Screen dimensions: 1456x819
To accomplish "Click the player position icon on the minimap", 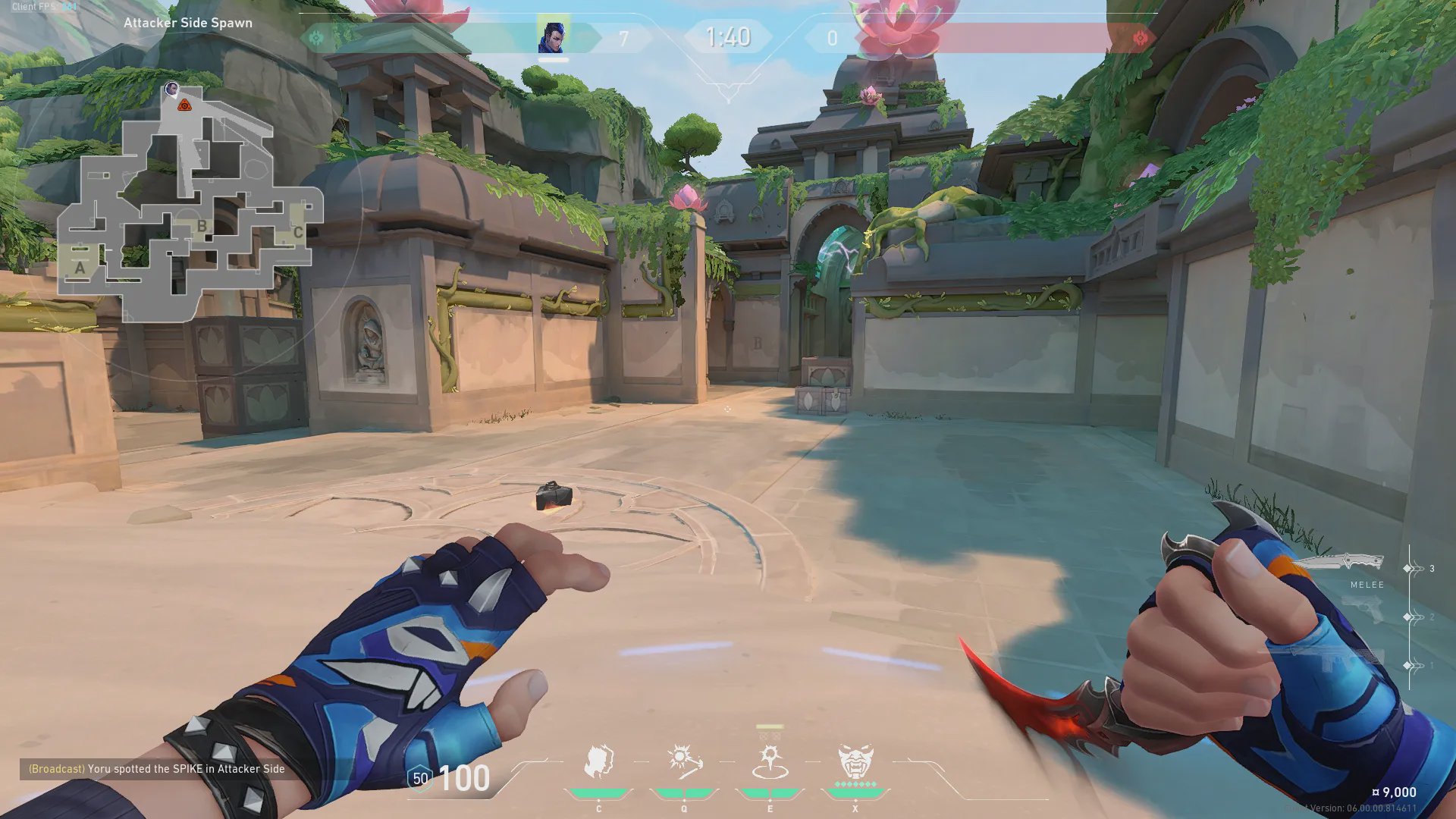I will (x=172, y=89).
